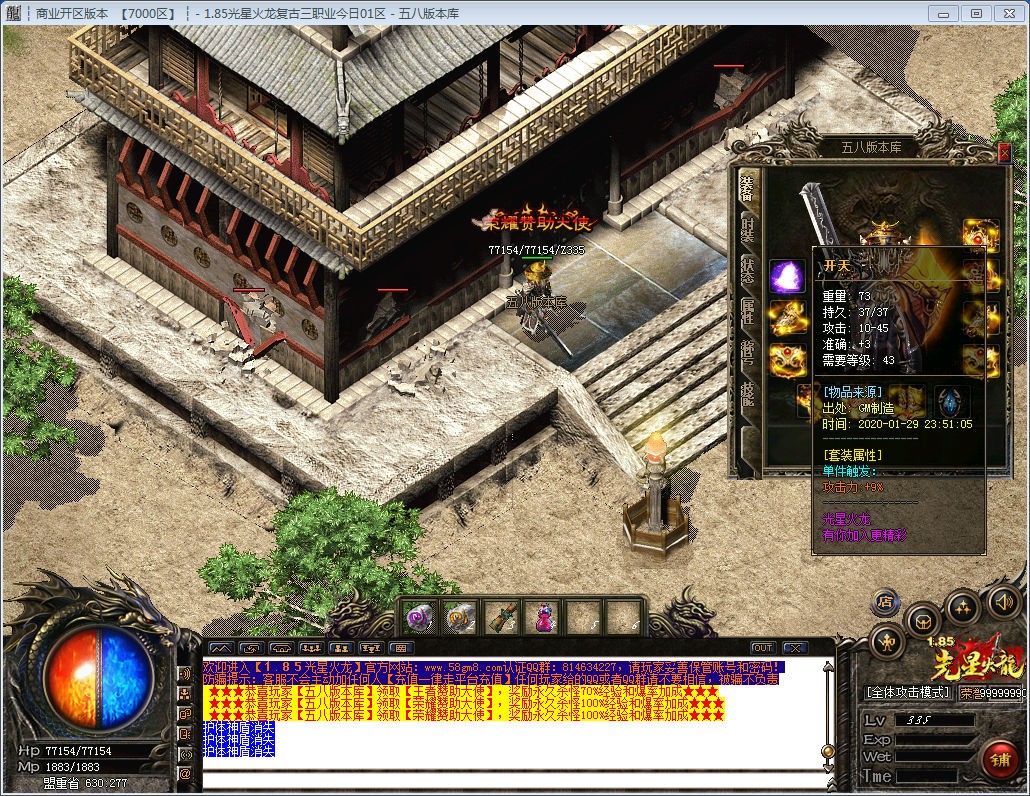Use the pink potion bottle in hotbar
Image resolution: width=1030 pixels, height=796 pixels.
tap(541, 616)
